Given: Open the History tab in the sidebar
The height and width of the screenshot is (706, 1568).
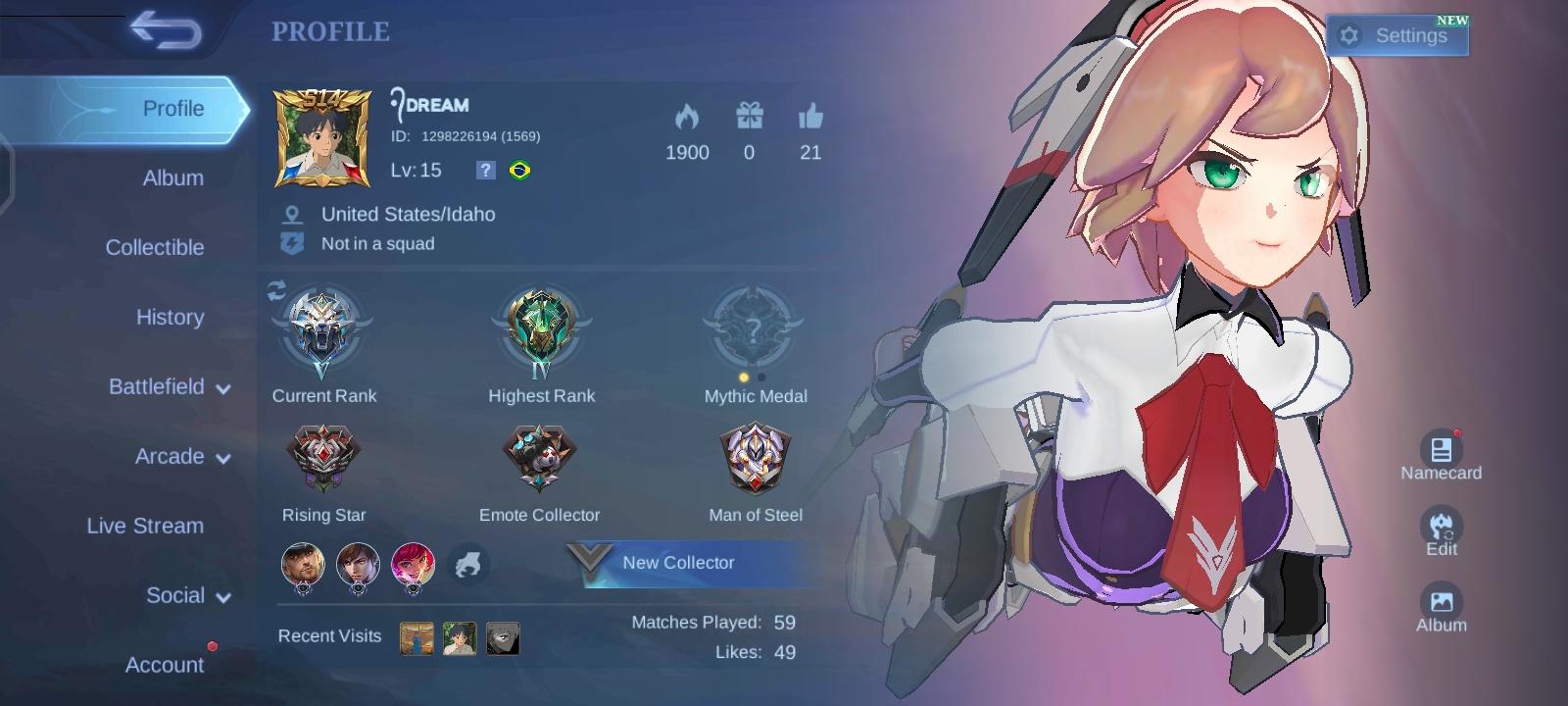Looking at the screenshot, I should pyautogui.click(x=170, y=318).
